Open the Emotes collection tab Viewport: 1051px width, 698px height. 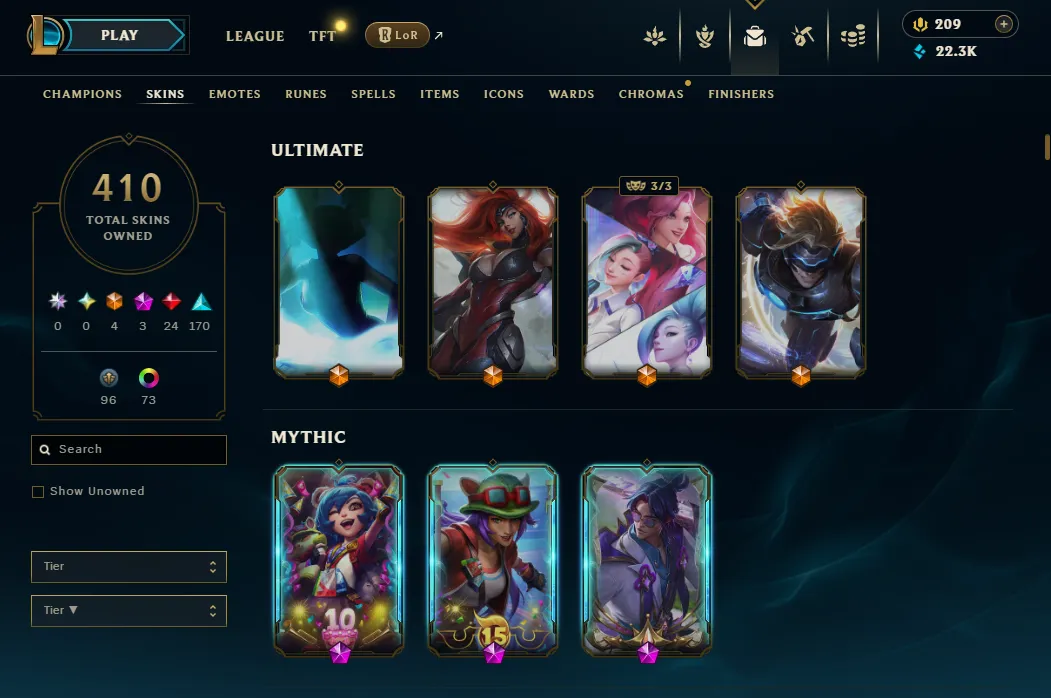pyautogui.click(x=235, y=94)
